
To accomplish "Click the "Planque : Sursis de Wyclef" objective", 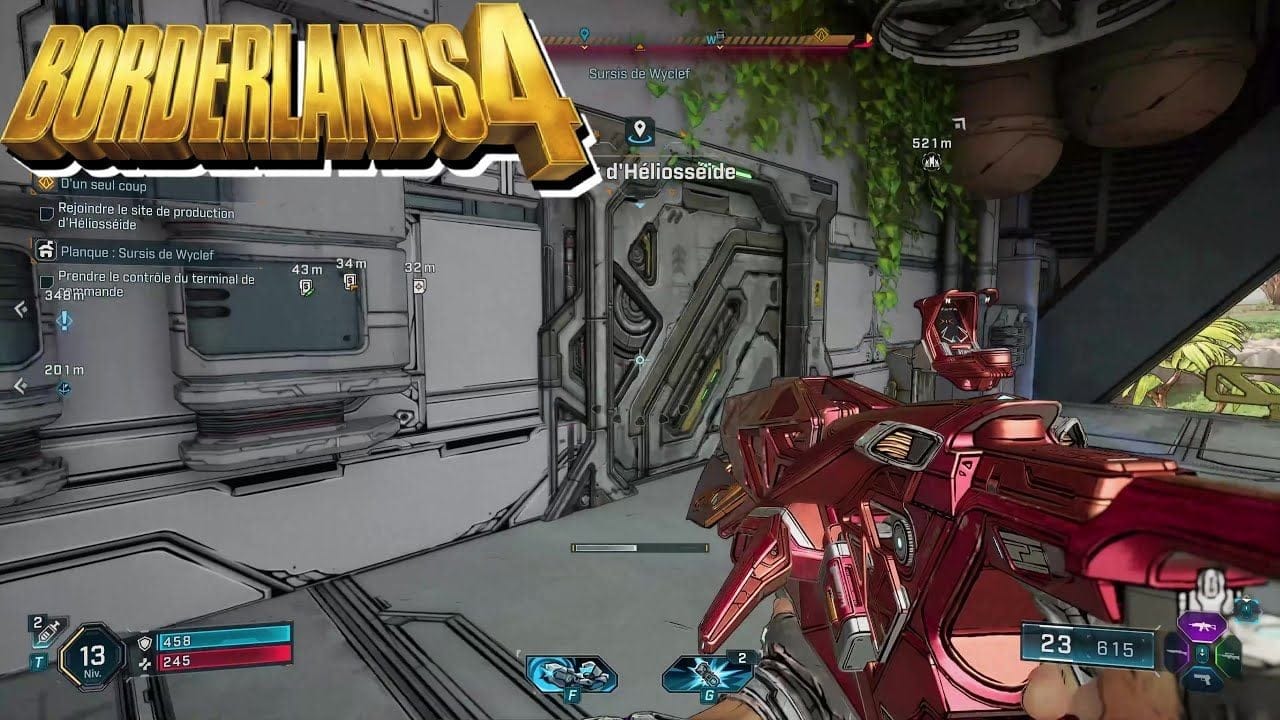I will pyautogui.click(x=136, y=254).
